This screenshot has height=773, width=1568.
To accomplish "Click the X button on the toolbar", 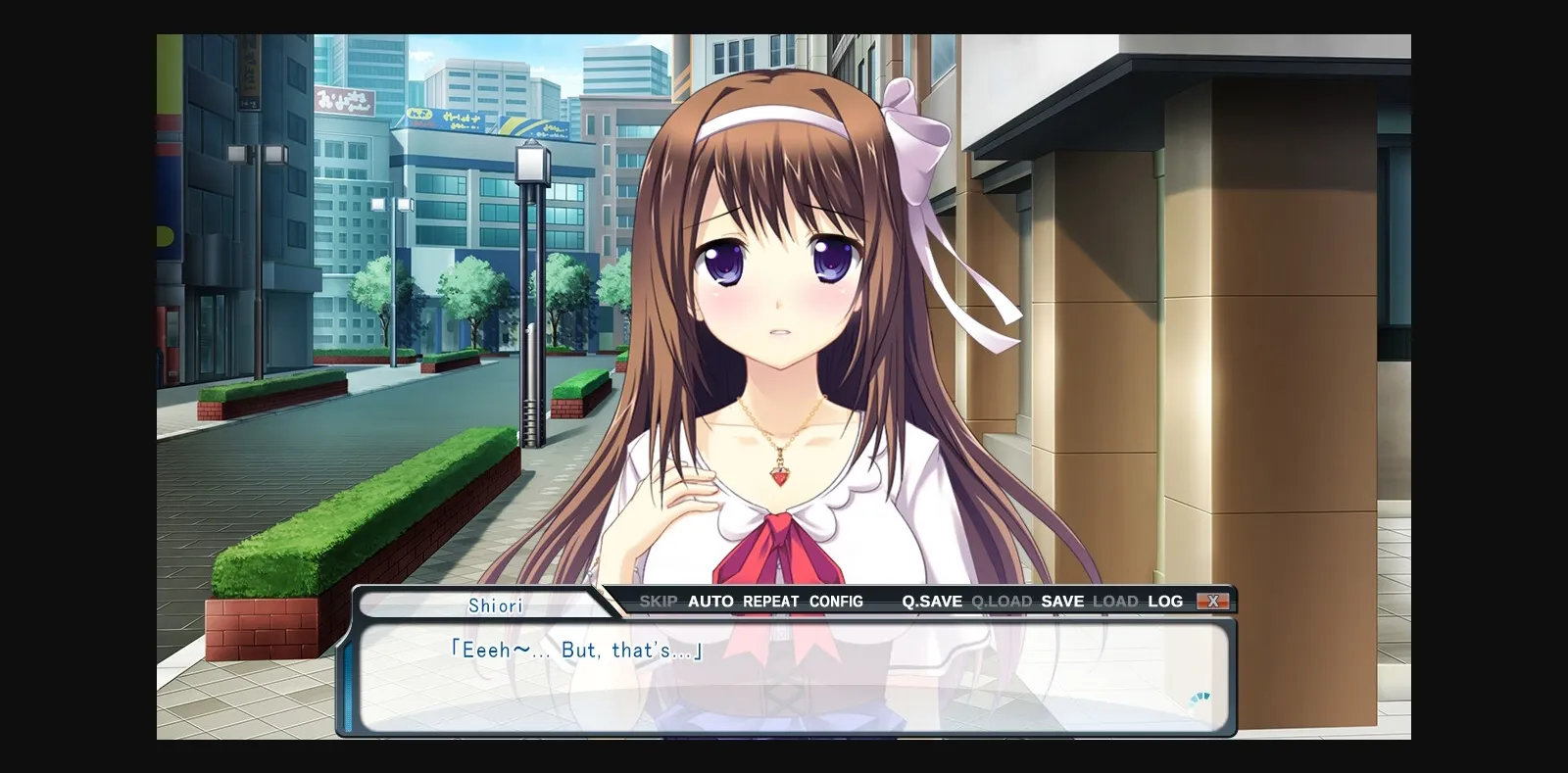I will (x=1215, y=601).
